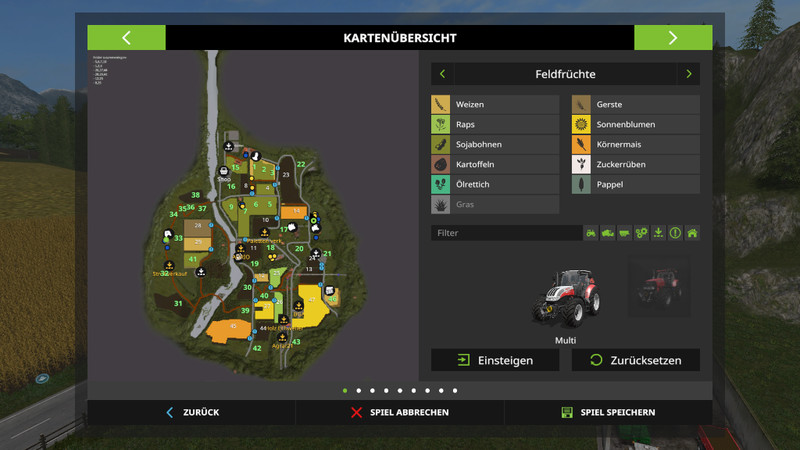Click Einsteigen to enter the vehicle
800x450 pixels.
point(495,360)
